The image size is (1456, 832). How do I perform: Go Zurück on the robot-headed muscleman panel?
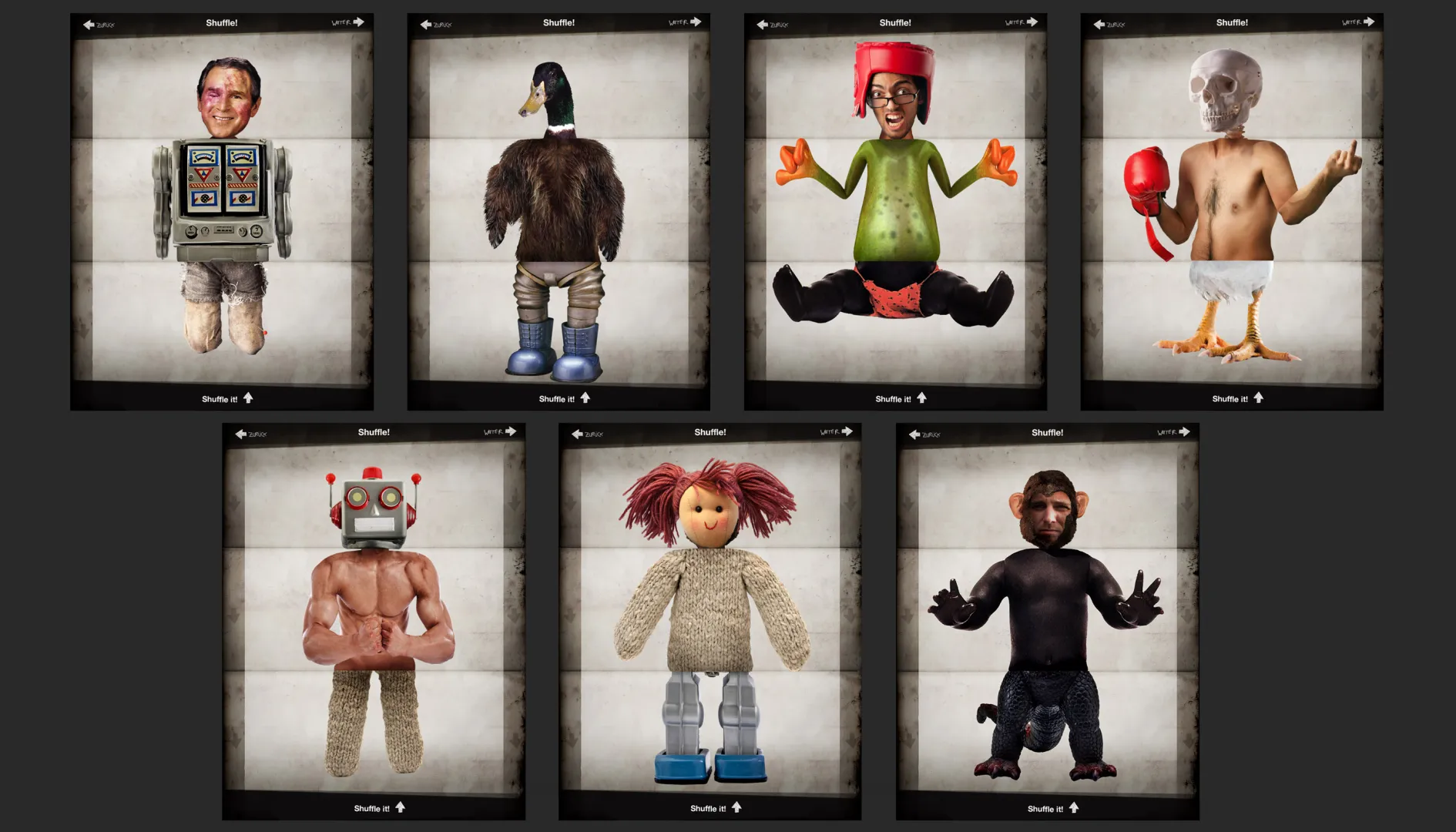(x=250, y=434)
